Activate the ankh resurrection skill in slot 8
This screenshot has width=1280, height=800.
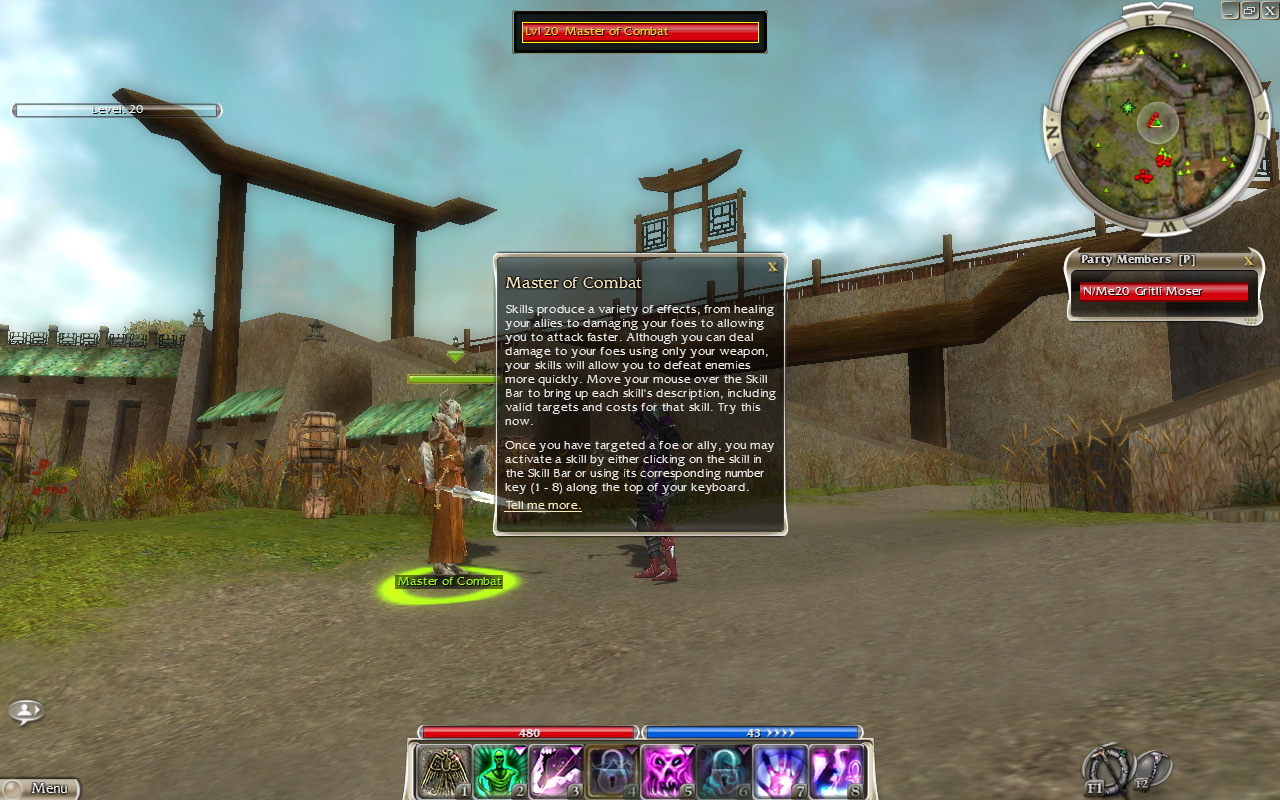(x=835, y=772)
